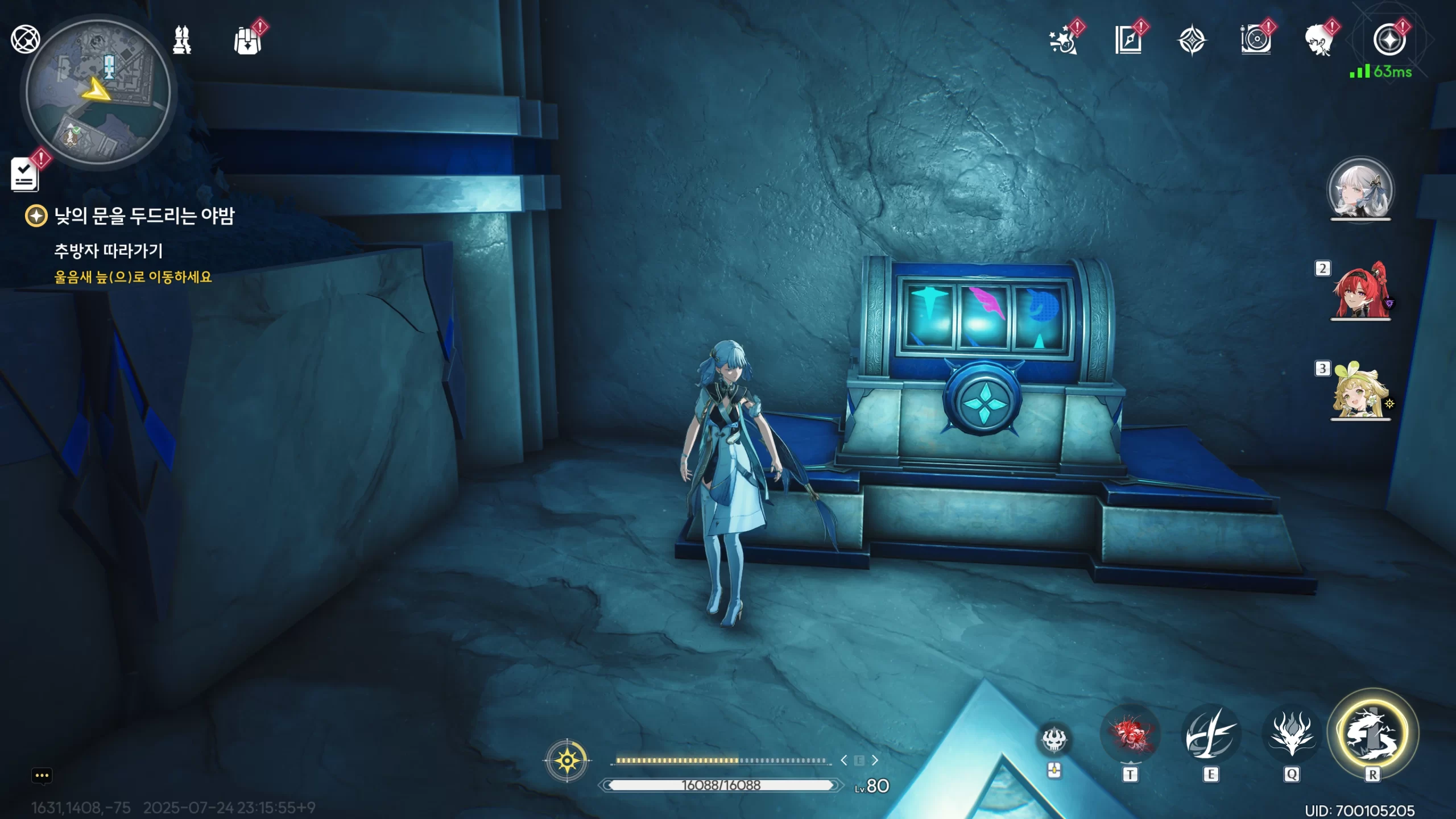Click the globe icon beside the minimap
The width and height of the screenshot is (1456, 819).
25,39
